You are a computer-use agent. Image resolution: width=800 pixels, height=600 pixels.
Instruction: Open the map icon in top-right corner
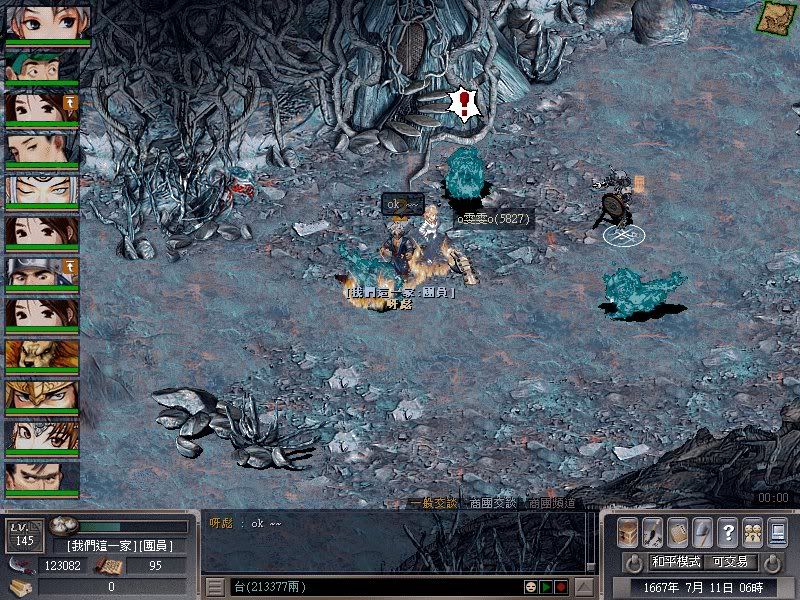click(774, 17)
